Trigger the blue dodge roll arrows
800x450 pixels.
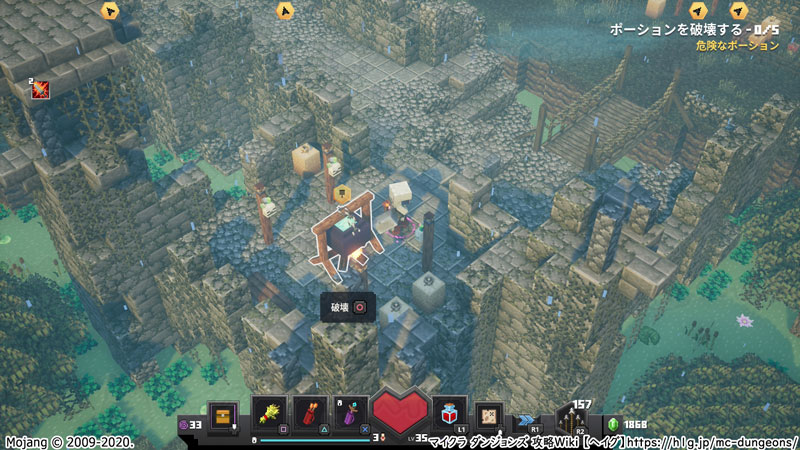pyautogui.click(x=524, y=421)
